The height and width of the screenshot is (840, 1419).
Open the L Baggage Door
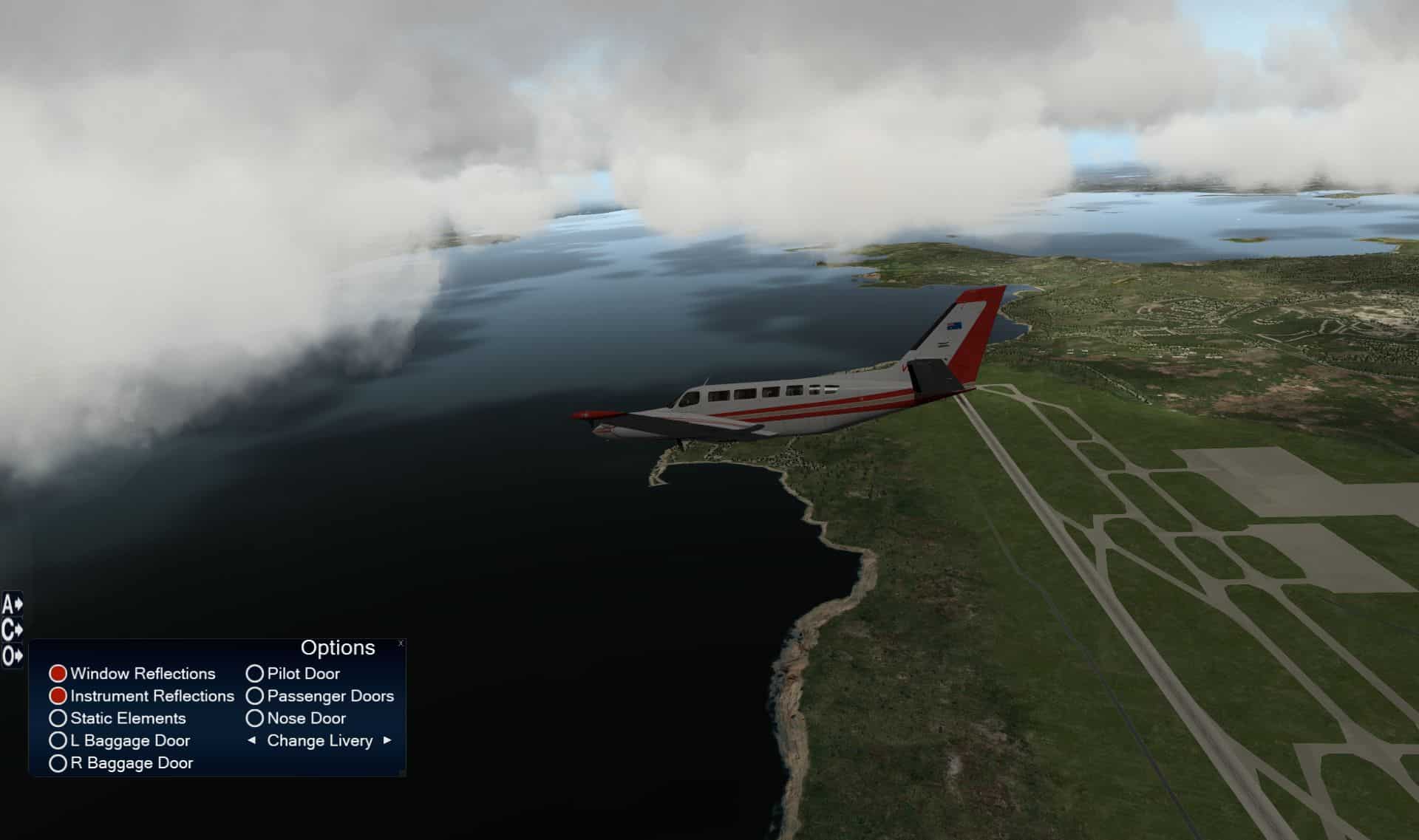point(58,740)
